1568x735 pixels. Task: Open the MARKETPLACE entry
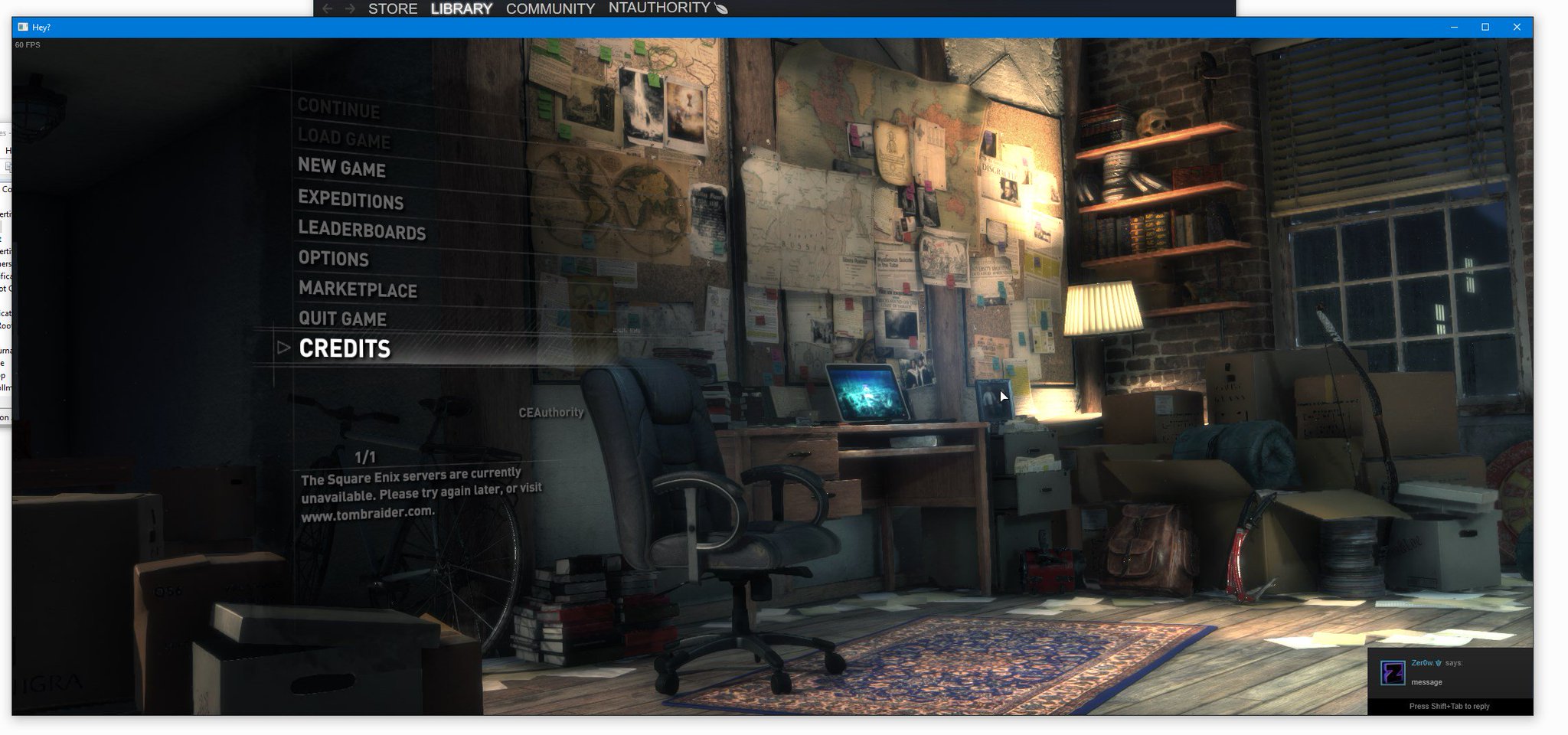pos(358,290)
